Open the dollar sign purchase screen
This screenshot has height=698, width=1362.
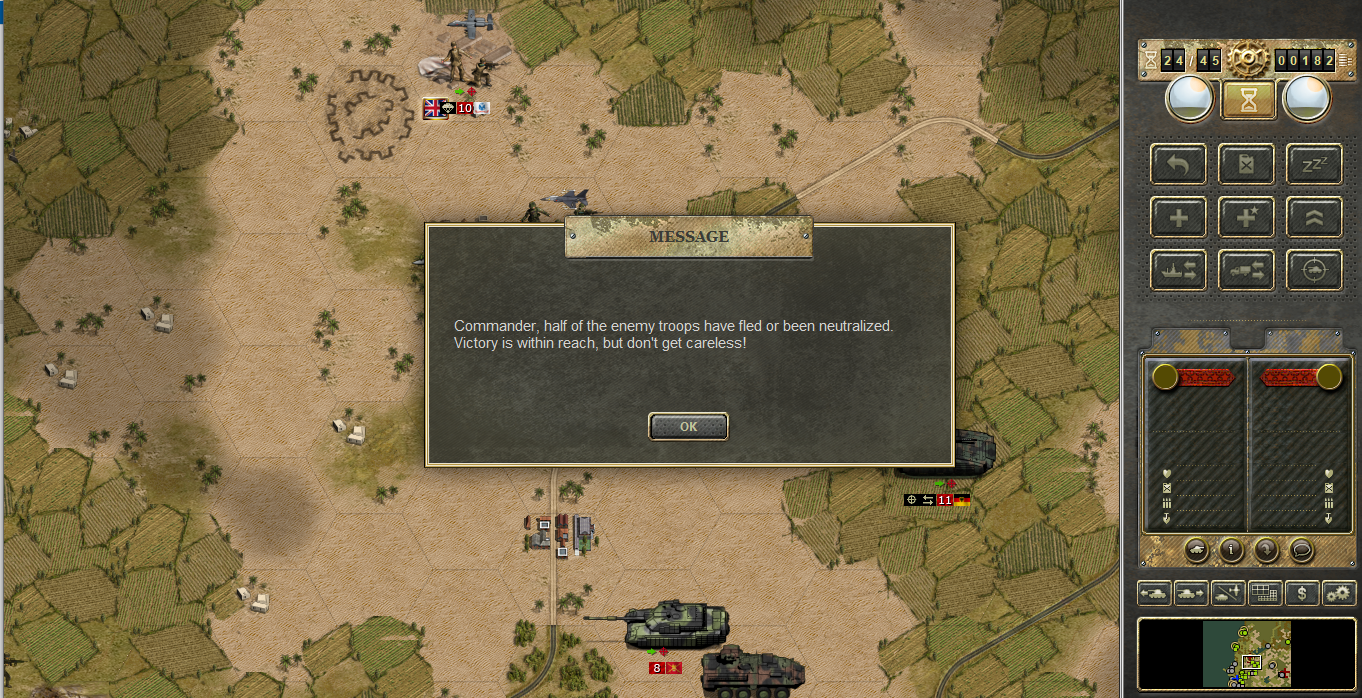[1301, 593]
